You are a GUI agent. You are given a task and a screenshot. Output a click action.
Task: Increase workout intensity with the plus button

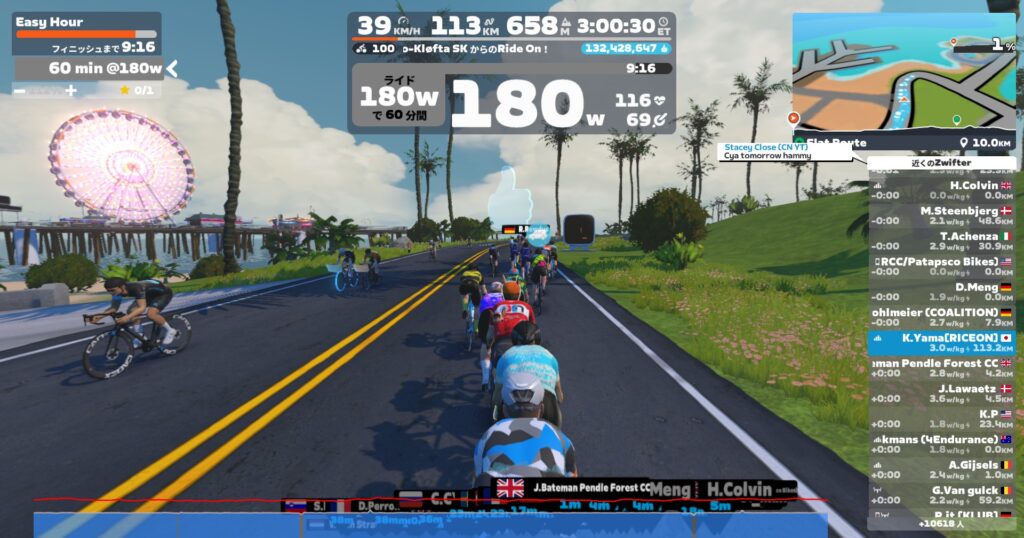tap(71, 90)
